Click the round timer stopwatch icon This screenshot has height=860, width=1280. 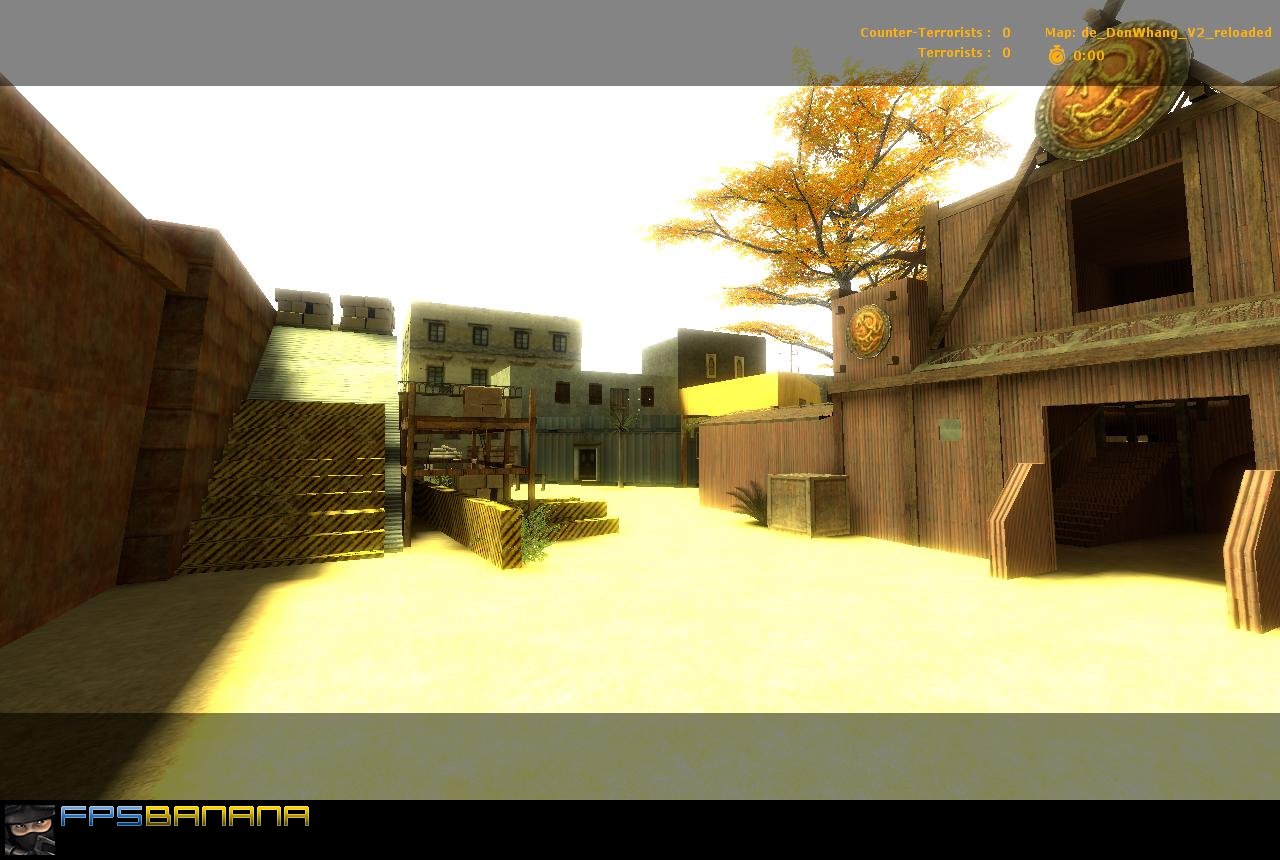1059,55
